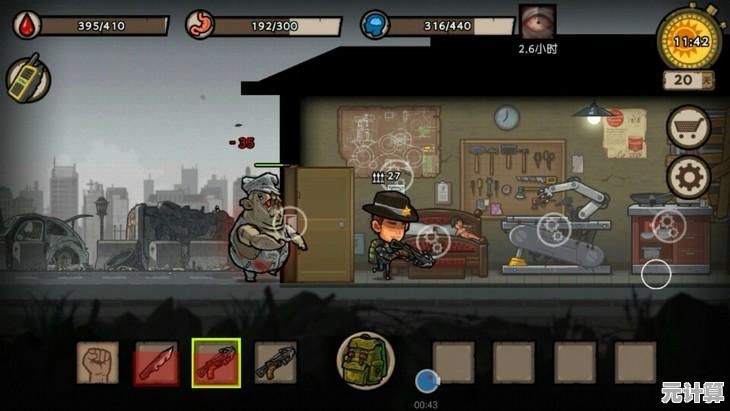
Task: Select the highlighted red rifle slot
Action: tap(216, 362)
